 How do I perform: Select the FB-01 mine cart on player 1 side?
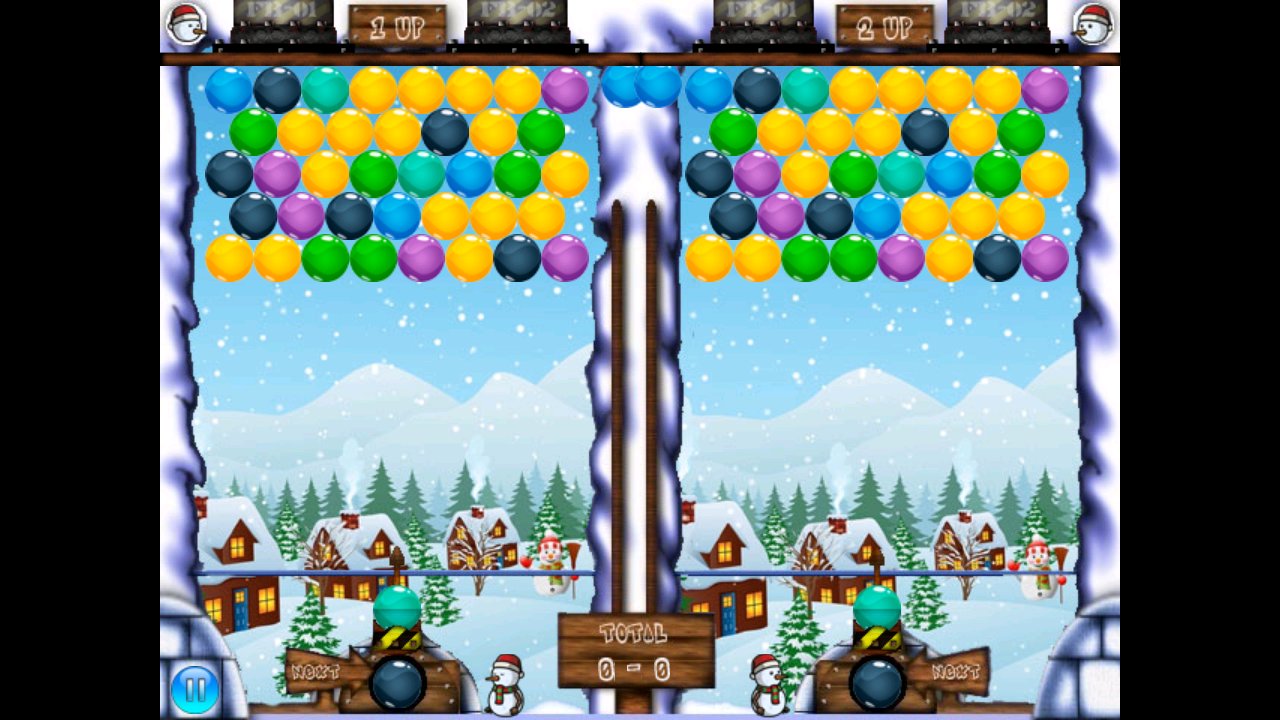[283, 22]
